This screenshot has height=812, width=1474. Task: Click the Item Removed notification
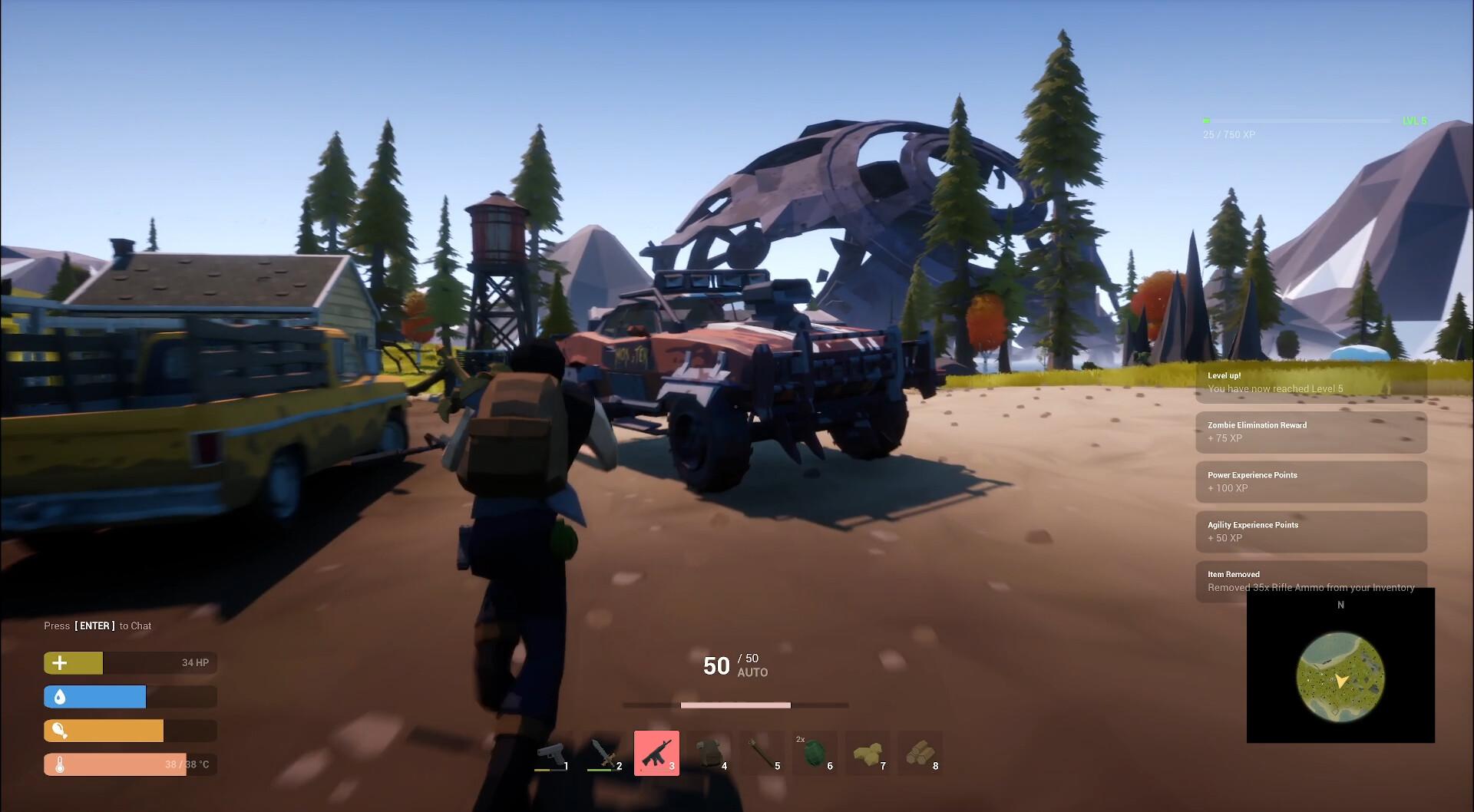click(x=1310, y=581)
